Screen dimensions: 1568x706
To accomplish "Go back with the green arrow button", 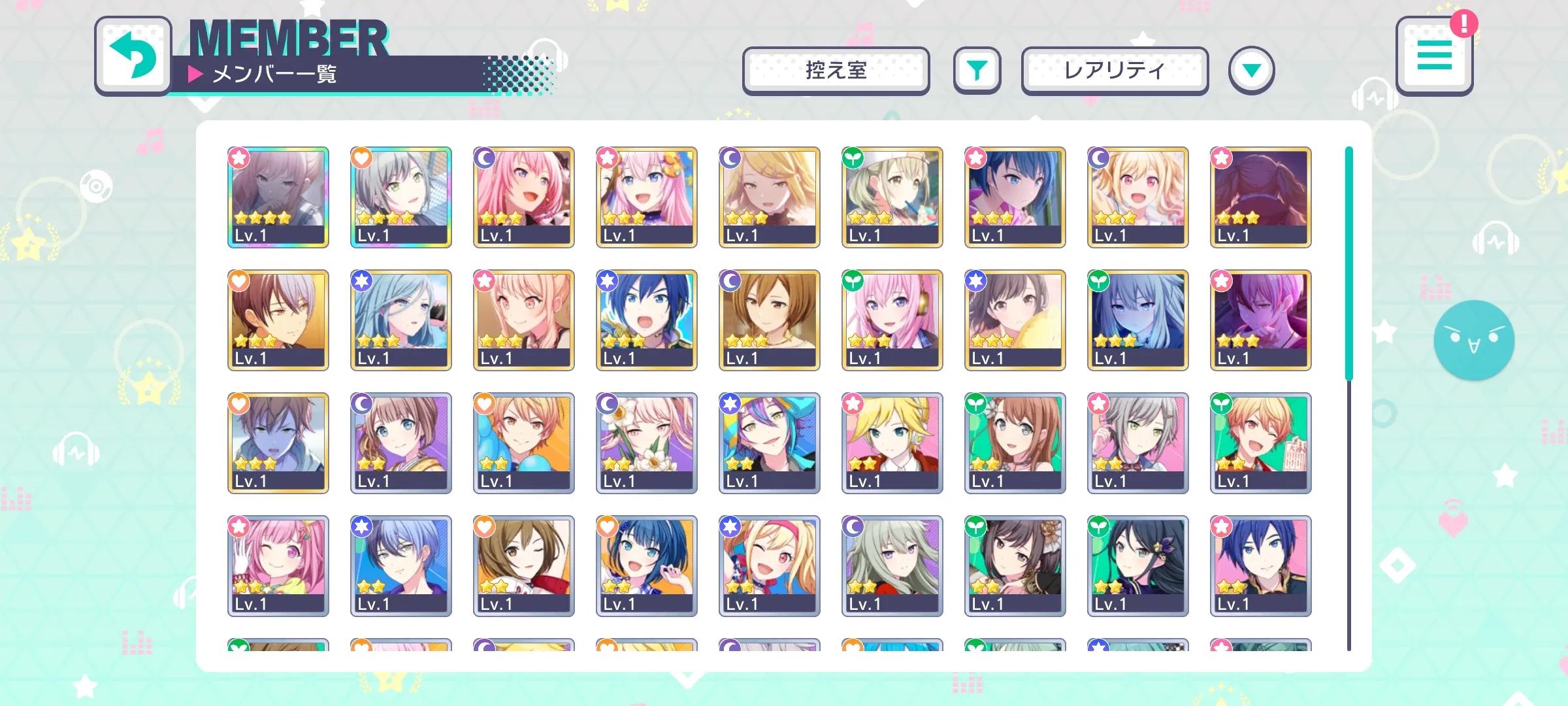I will point(133,56).
